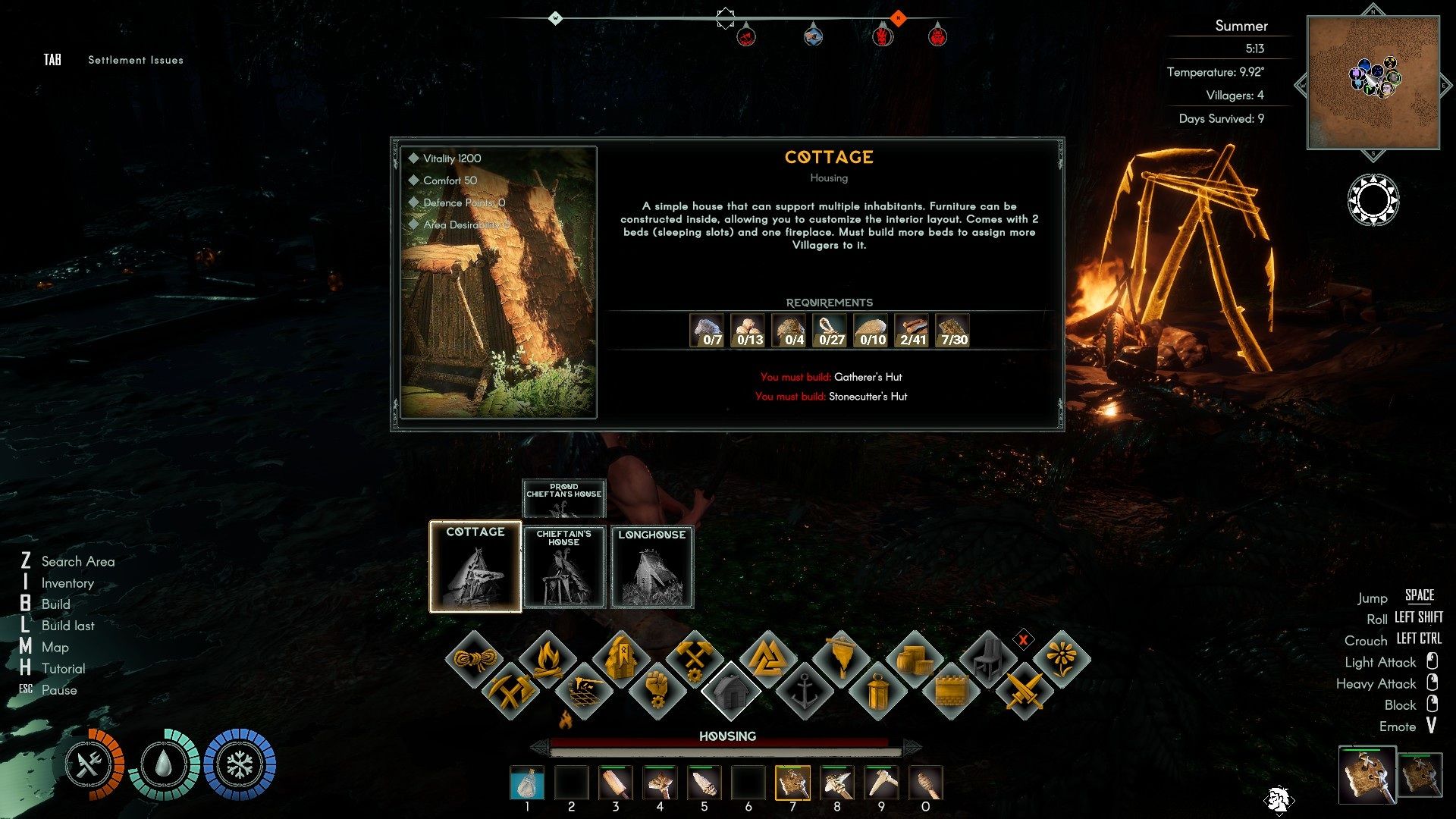Viewport: 1456px width, 819px height.
Task: Open the rope bundle build category
Action: (x=474, y=657)
